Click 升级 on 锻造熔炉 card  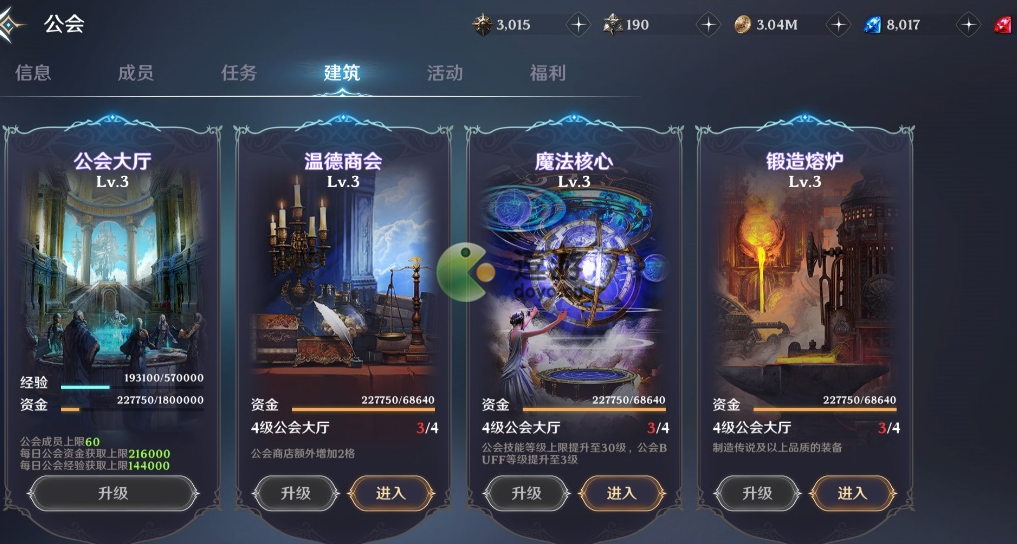(x=757, y=493)
